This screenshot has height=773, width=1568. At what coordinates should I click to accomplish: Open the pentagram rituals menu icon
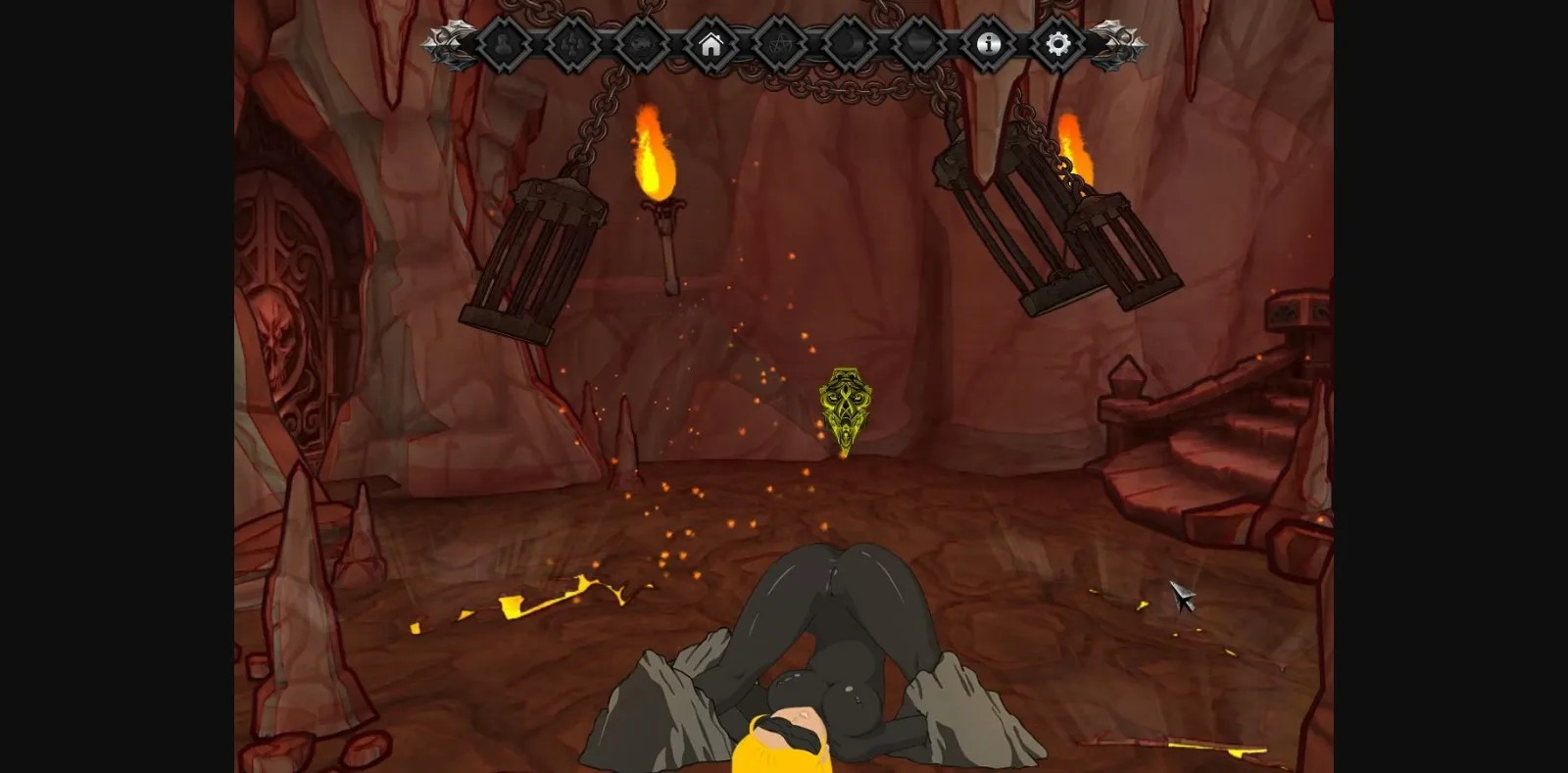(x=782, y=43)
